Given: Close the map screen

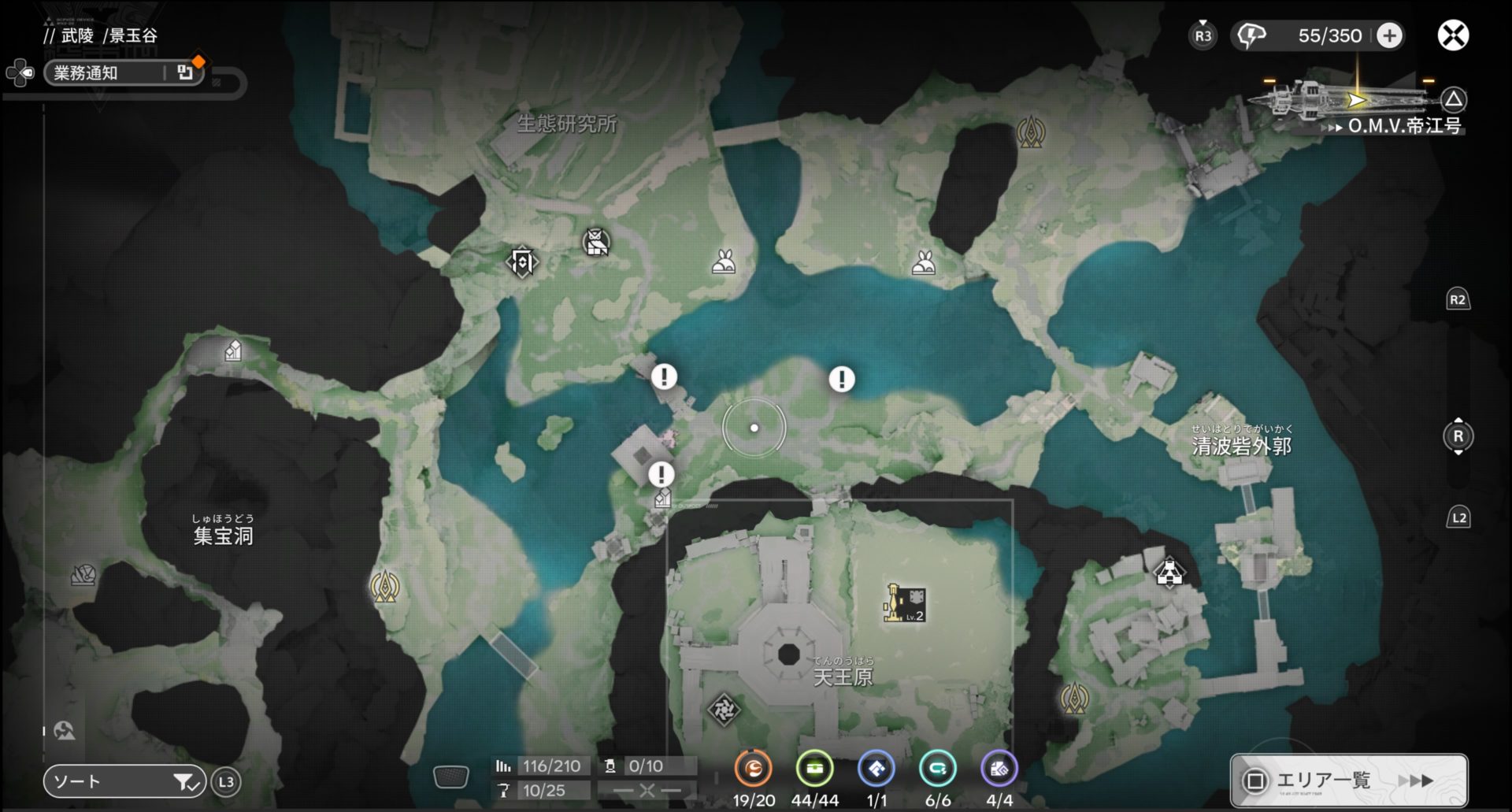Looking at the screenshot, I should (1453, 35).
